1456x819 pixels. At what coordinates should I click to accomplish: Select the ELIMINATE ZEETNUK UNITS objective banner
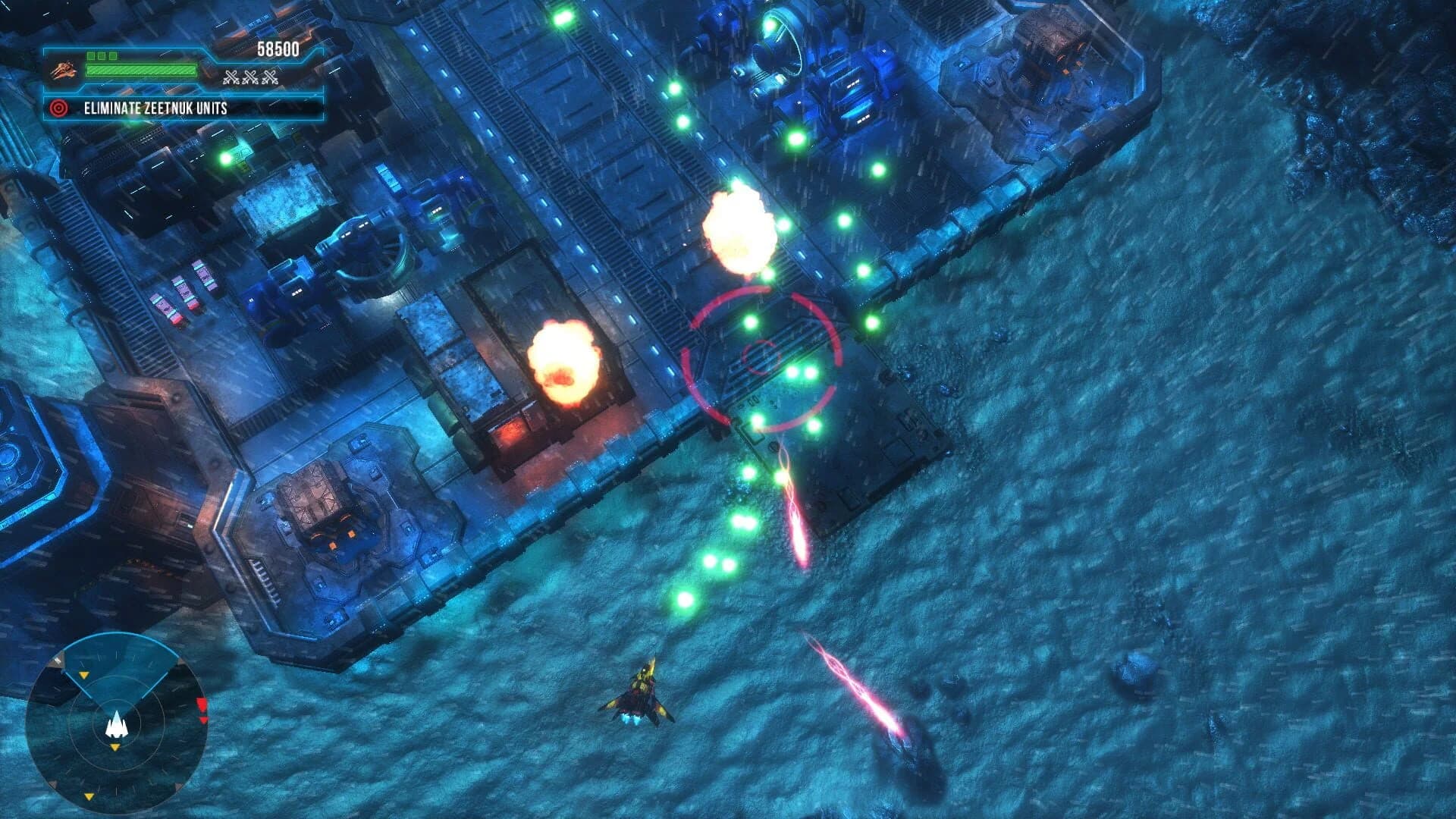coord(155,108)
